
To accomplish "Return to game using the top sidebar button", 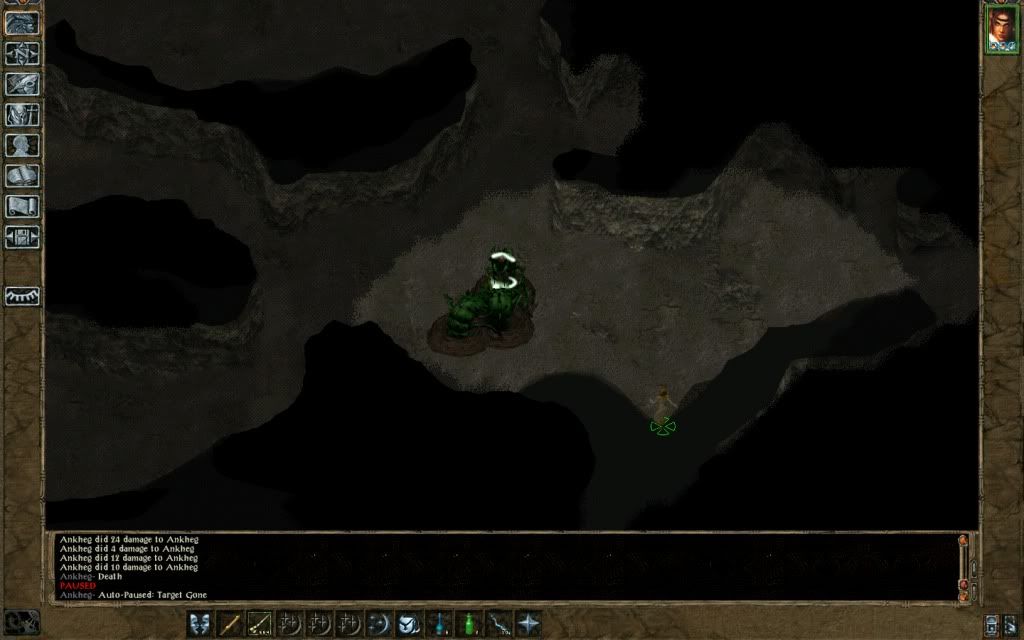I will [22, 23].
